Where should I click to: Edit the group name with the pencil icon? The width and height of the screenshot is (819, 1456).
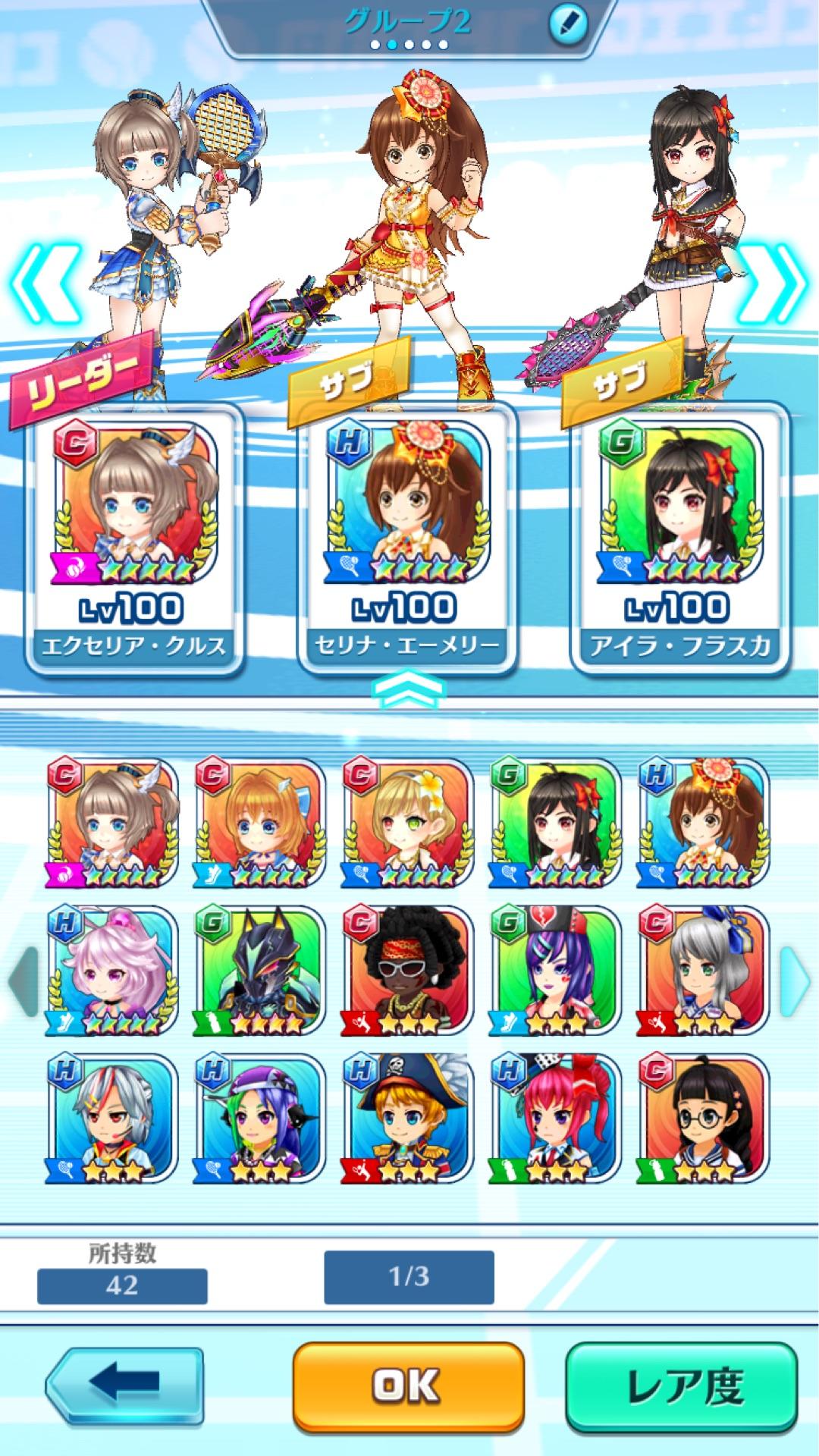(568, 25)
